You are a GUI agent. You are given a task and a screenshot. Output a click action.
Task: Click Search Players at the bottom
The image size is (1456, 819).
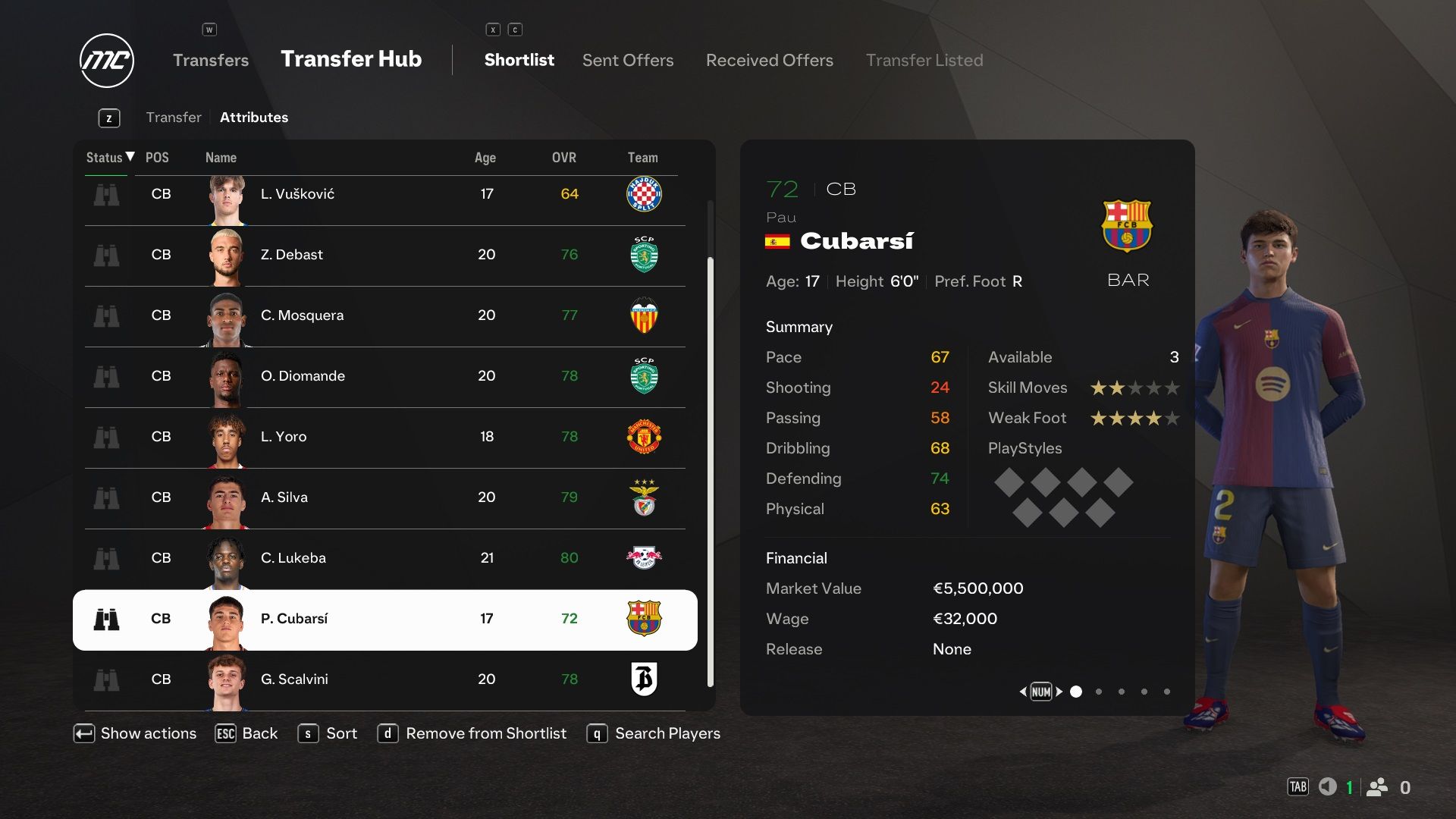coord(667,733)
